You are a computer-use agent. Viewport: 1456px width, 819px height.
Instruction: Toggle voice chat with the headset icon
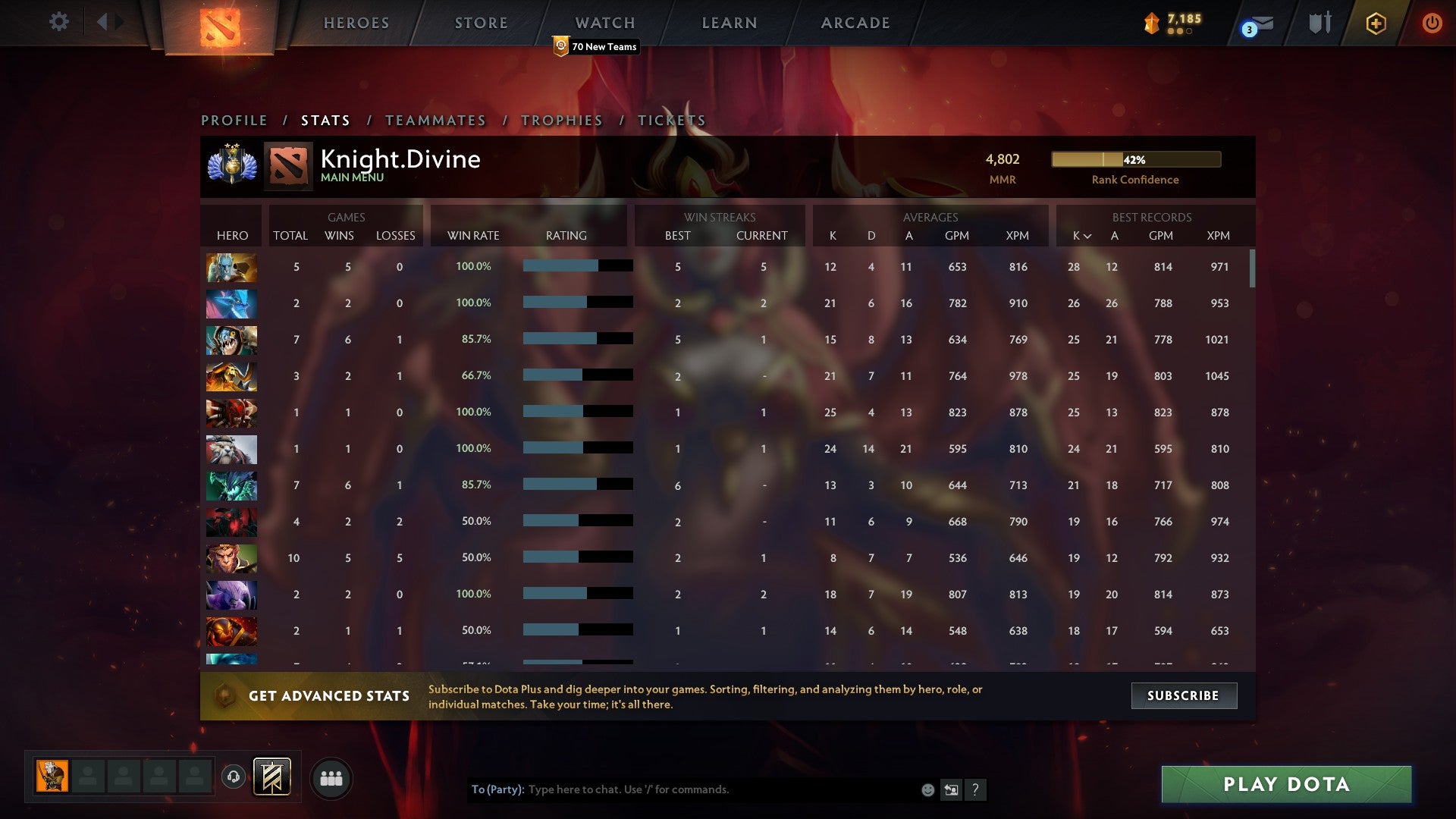[234, 777]
